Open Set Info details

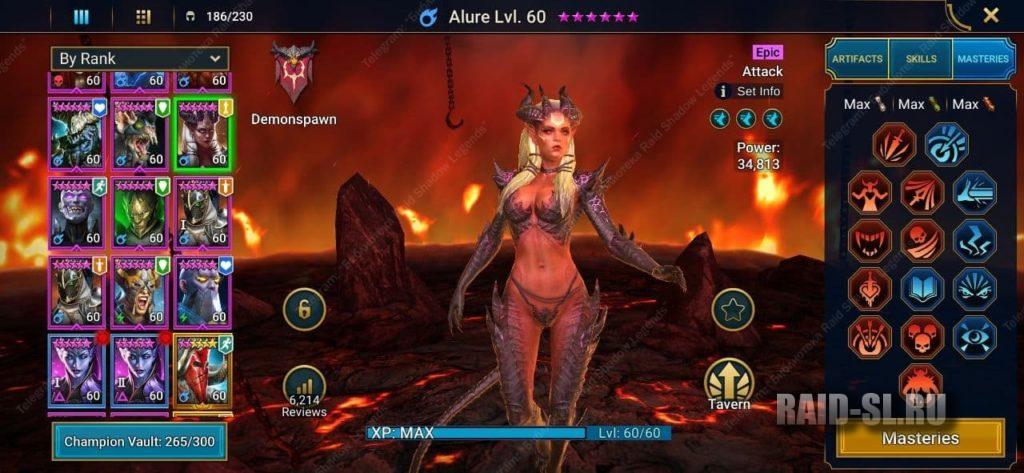point(749,91)
